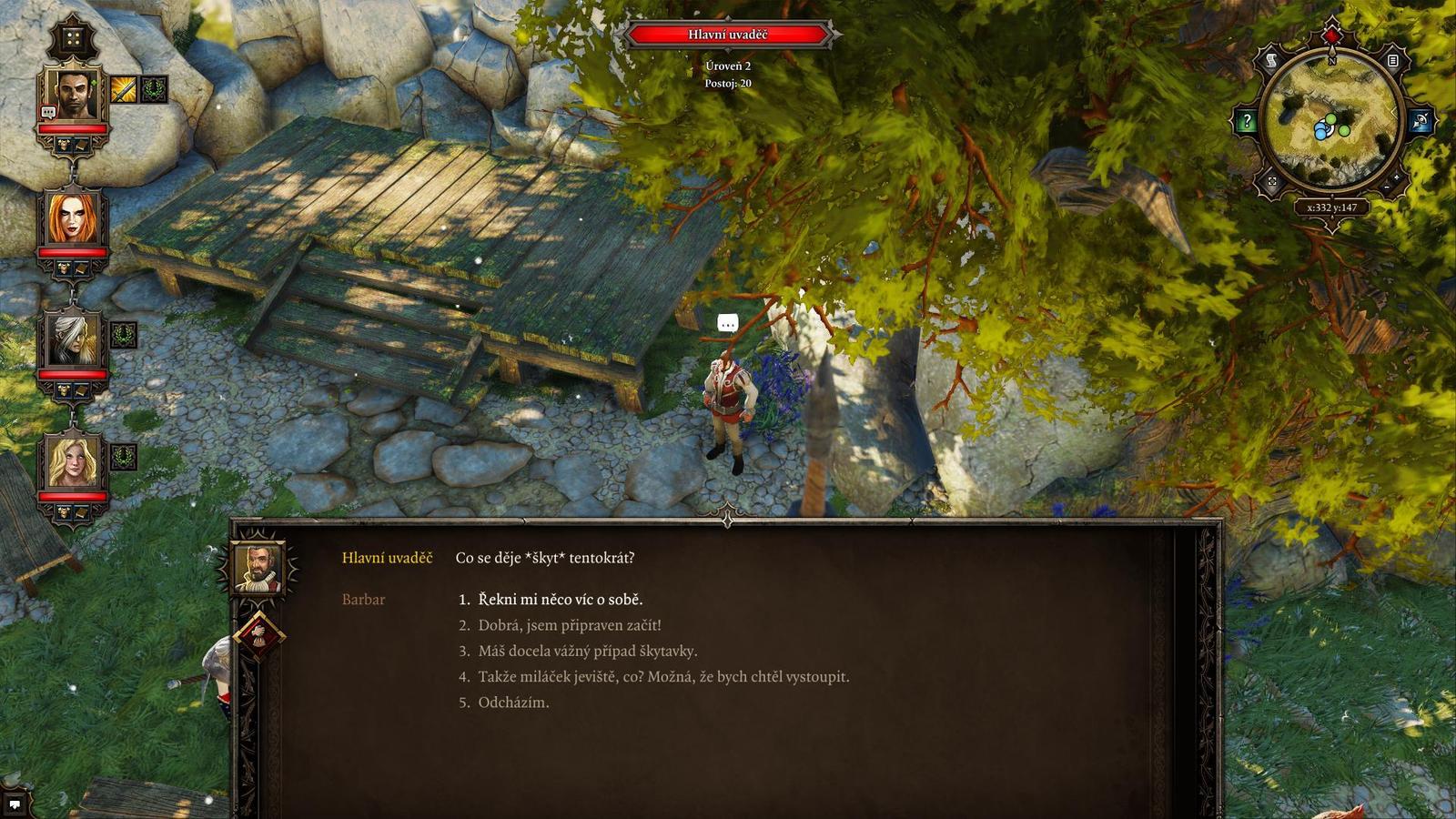Click the speech bubble on the leader portrait
1456x819 pixels.
click(48, 112)
